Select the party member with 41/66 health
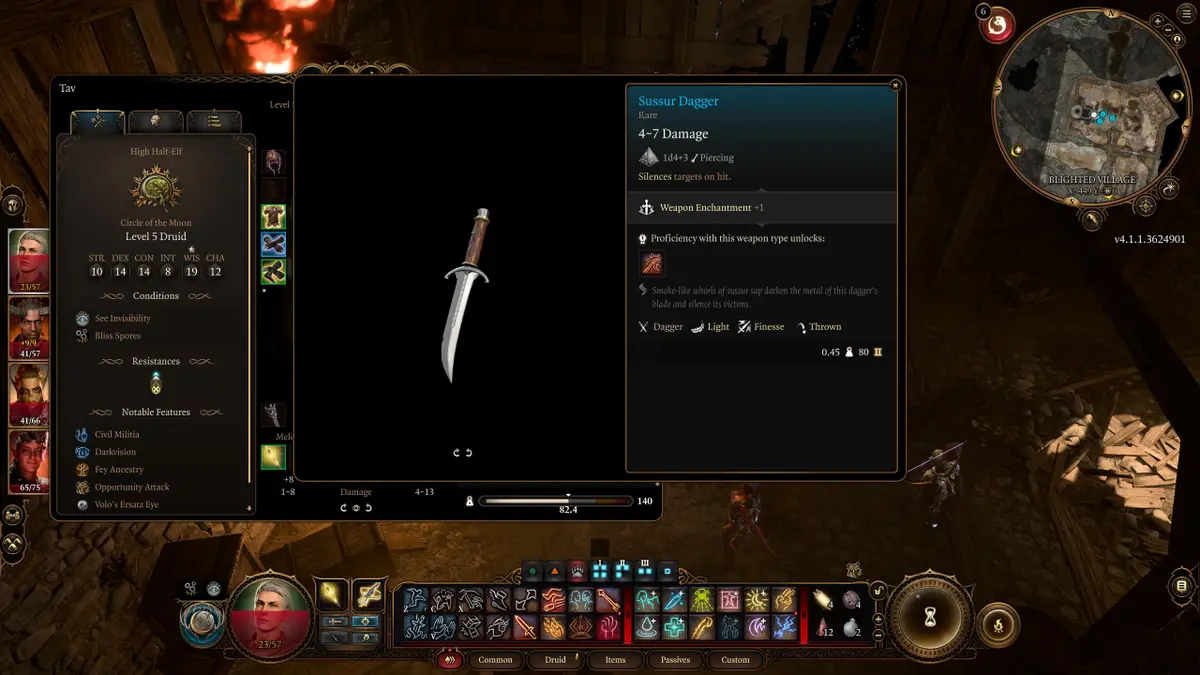This screenshot has height=675, width=1200. (28, 394)
